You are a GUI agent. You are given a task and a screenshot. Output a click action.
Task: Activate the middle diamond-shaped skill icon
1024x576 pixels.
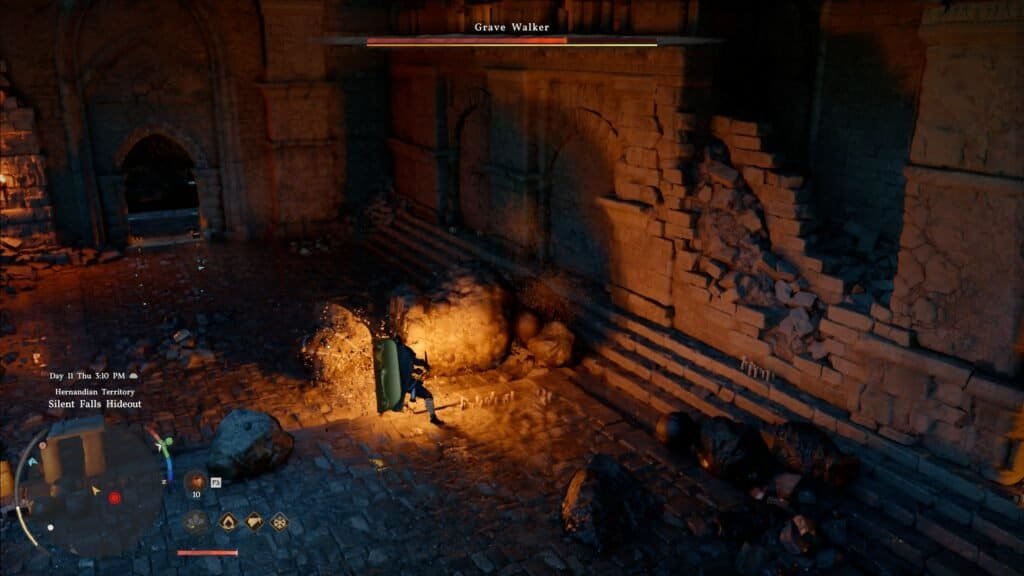(x=254, y=521)
